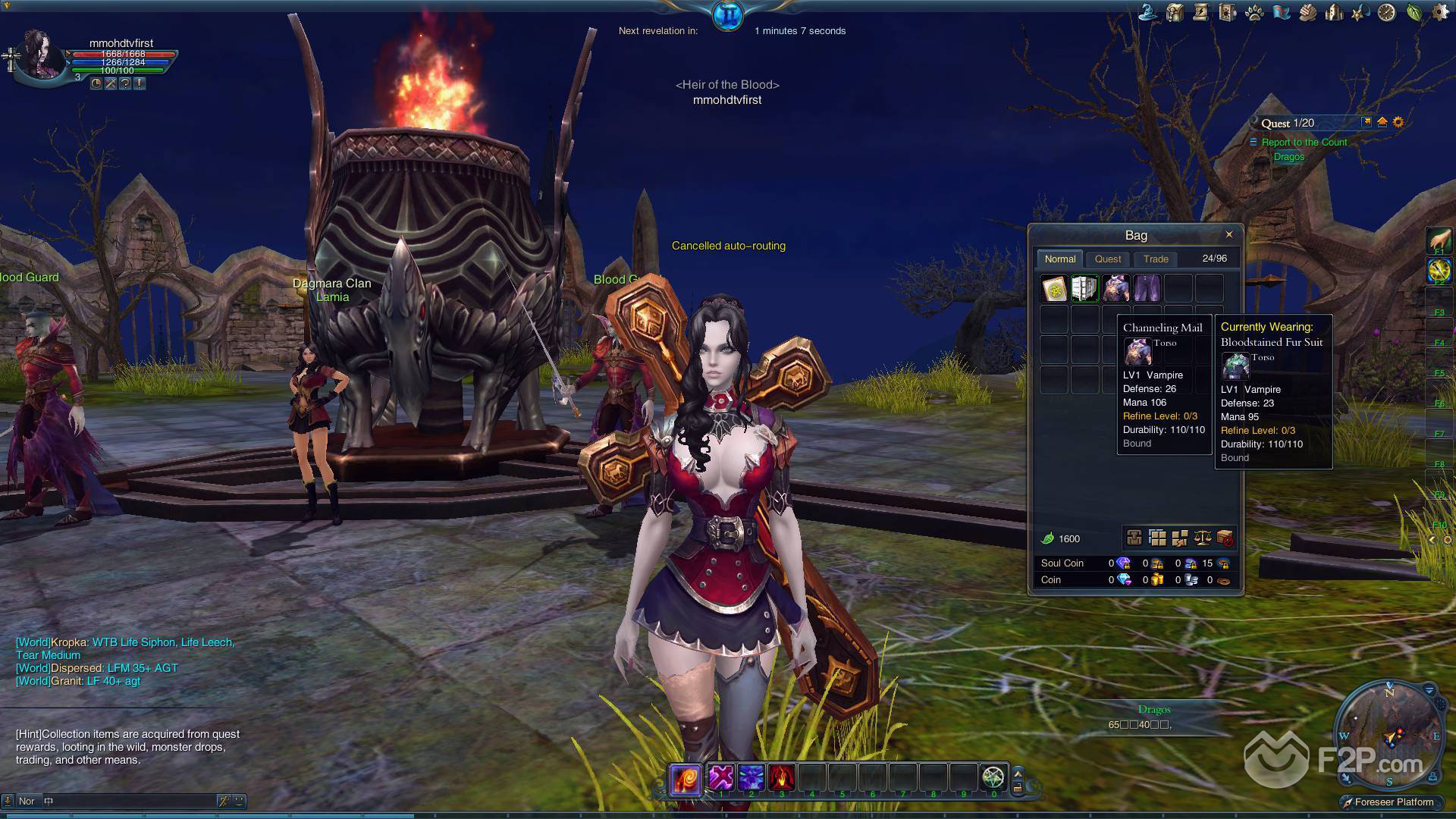Switch to the Quest tab in Bag

[1108, 259]
